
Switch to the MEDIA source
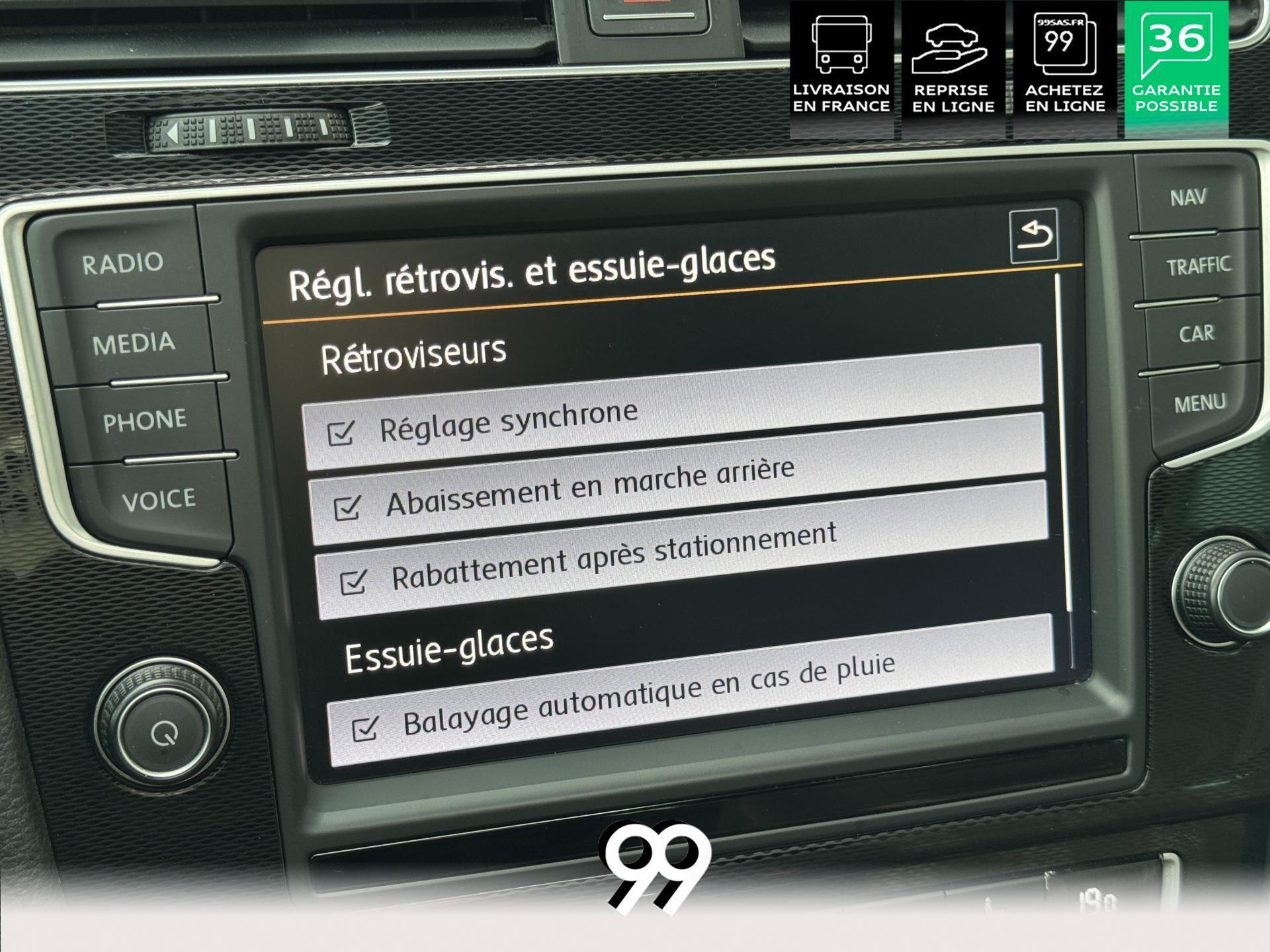pyautogui.click(x=134, y=344)
